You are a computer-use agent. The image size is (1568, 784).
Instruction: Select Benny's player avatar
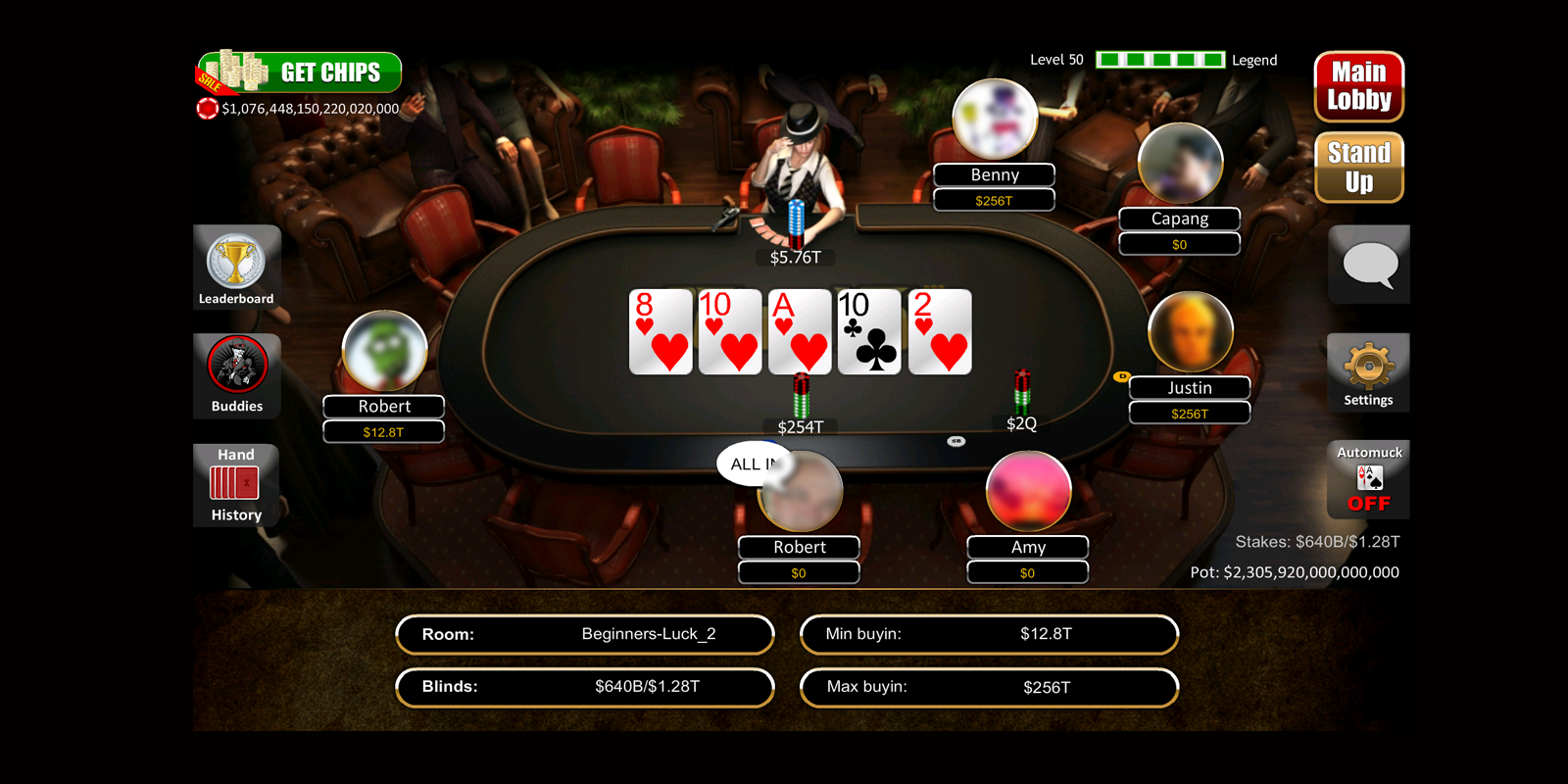(x=995, y=120)
